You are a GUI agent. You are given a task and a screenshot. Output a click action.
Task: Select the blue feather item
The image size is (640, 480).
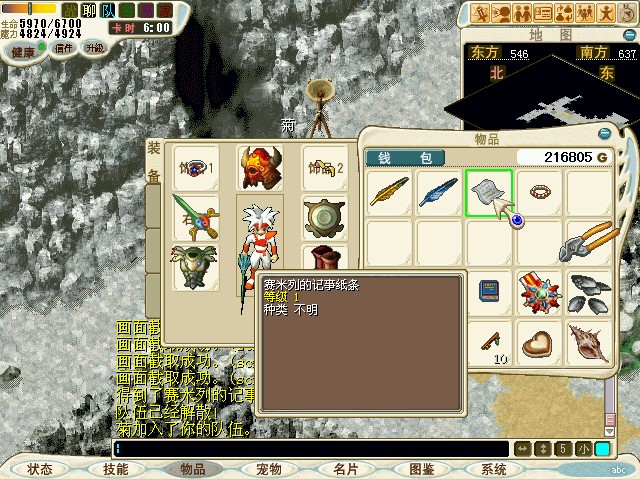[x=438, y=191]
